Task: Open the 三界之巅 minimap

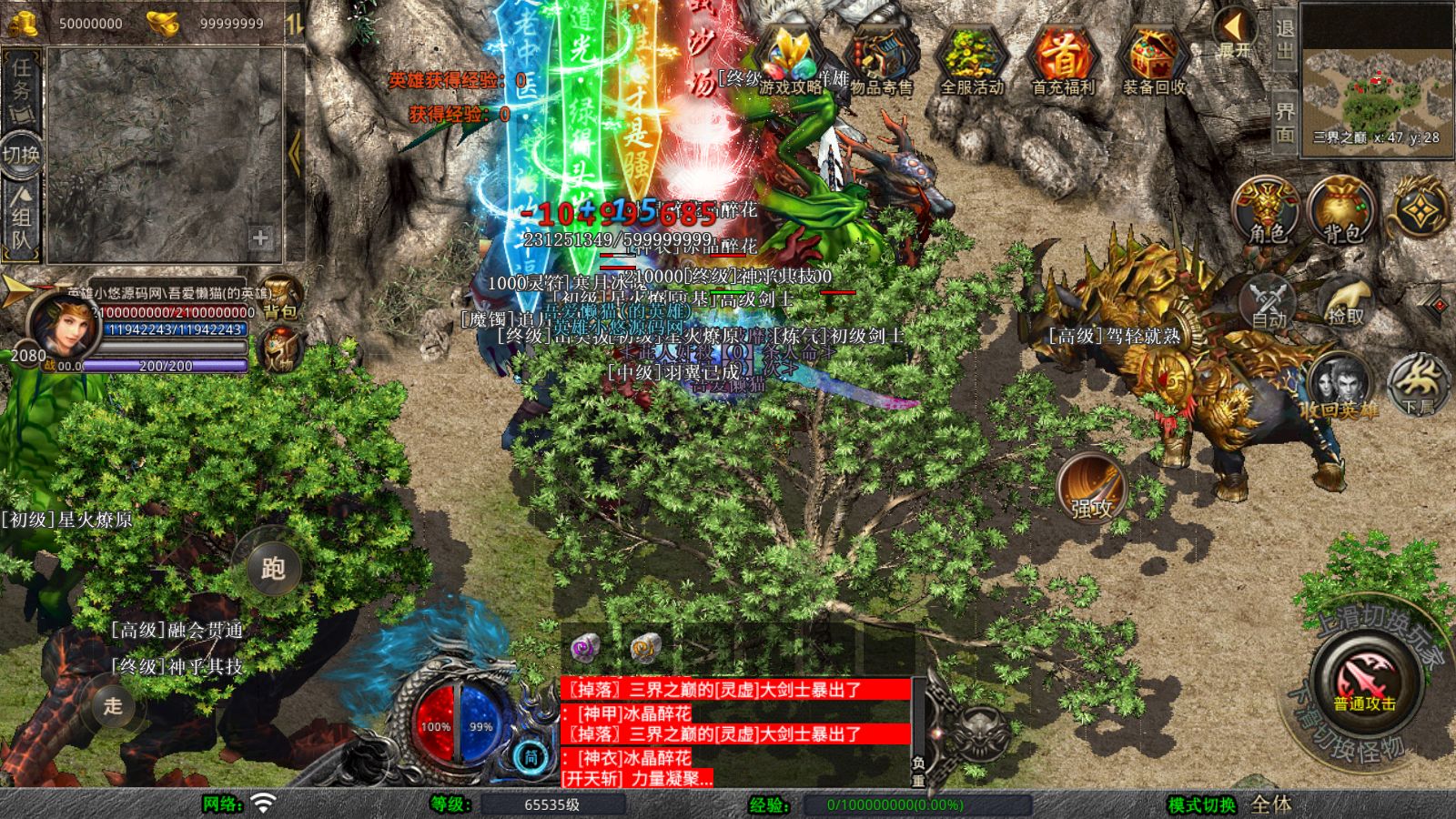Action: (x=1376, y=80)
